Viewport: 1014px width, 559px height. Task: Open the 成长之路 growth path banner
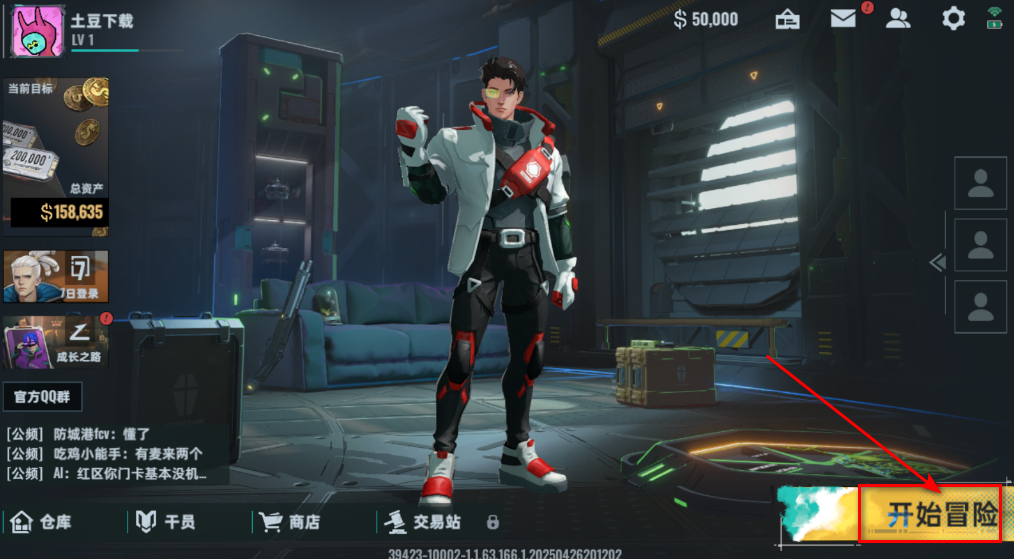pyautogui.click(x=56, y=342)
